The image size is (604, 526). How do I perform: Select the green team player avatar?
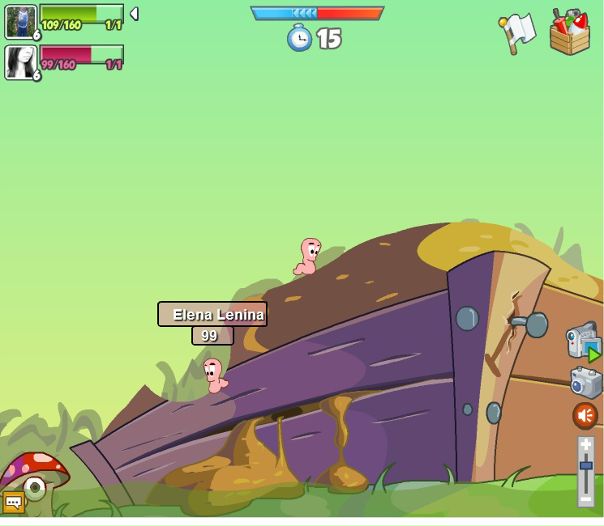pos(20,21)
